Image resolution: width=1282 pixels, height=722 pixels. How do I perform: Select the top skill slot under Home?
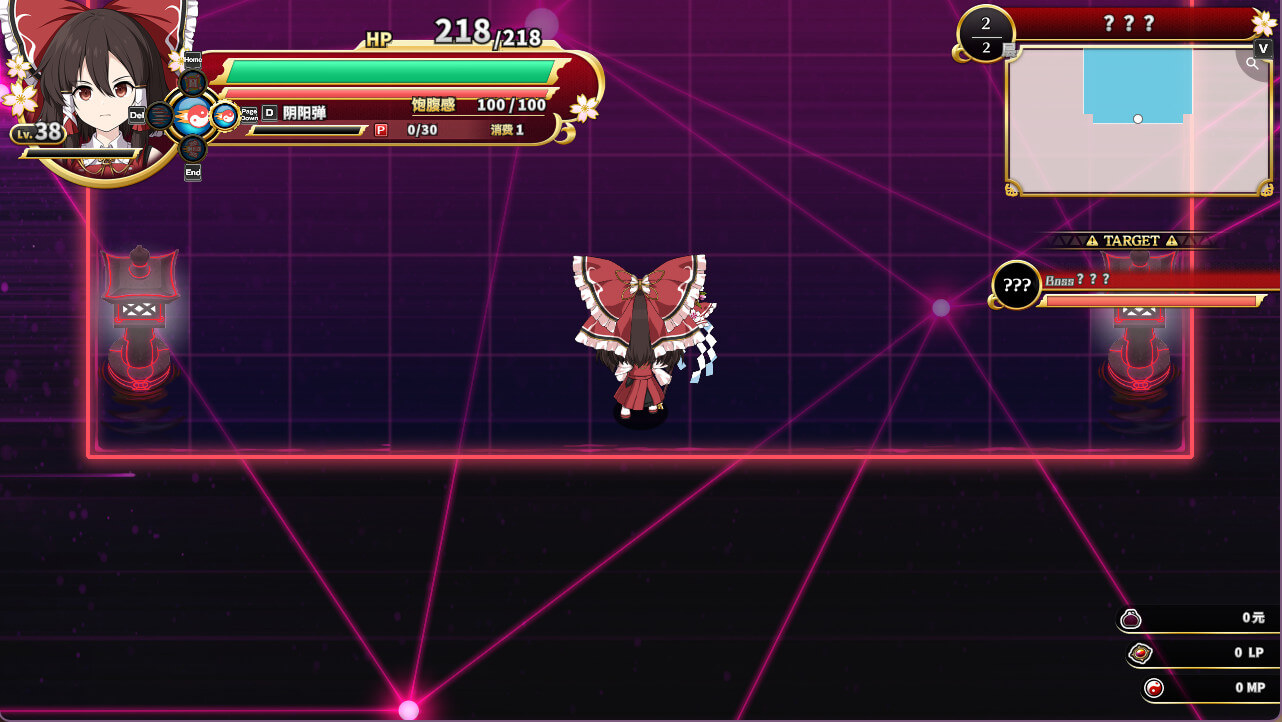[193, 83]
